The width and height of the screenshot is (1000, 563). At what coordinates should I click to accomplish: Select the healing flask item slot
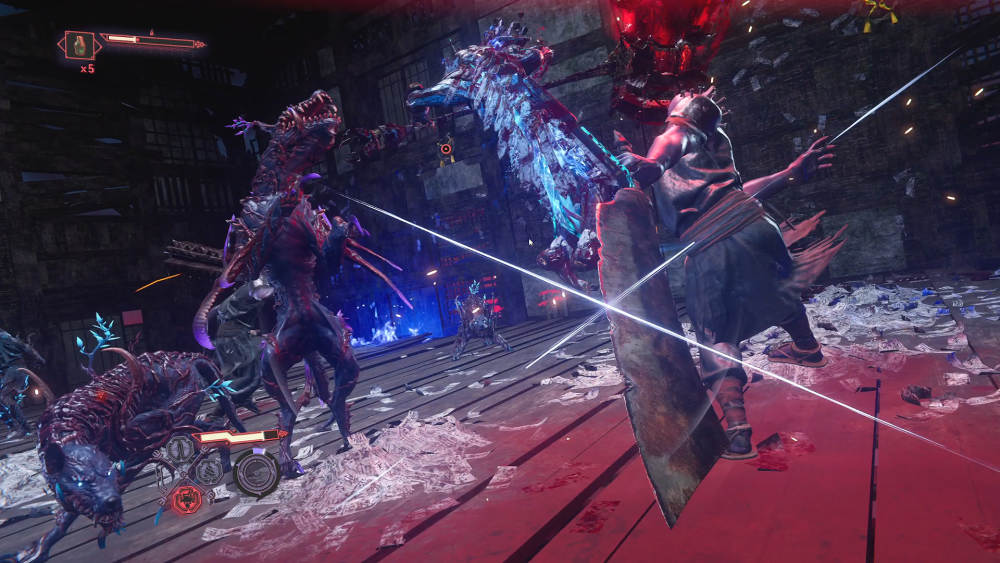point(80,44)
